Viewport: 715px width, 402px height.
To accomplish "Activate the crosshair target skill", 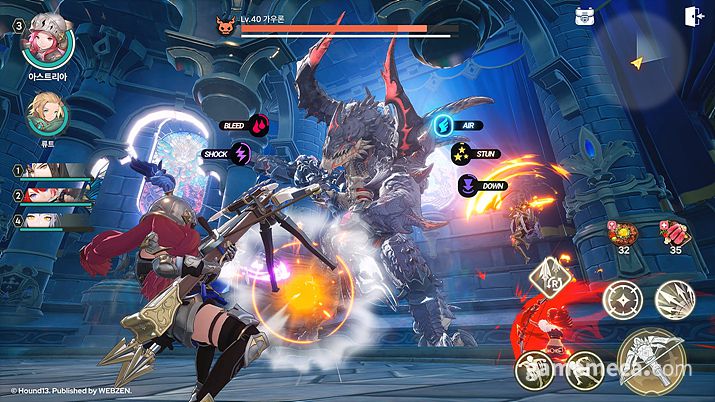I will (x=622, y=300).
